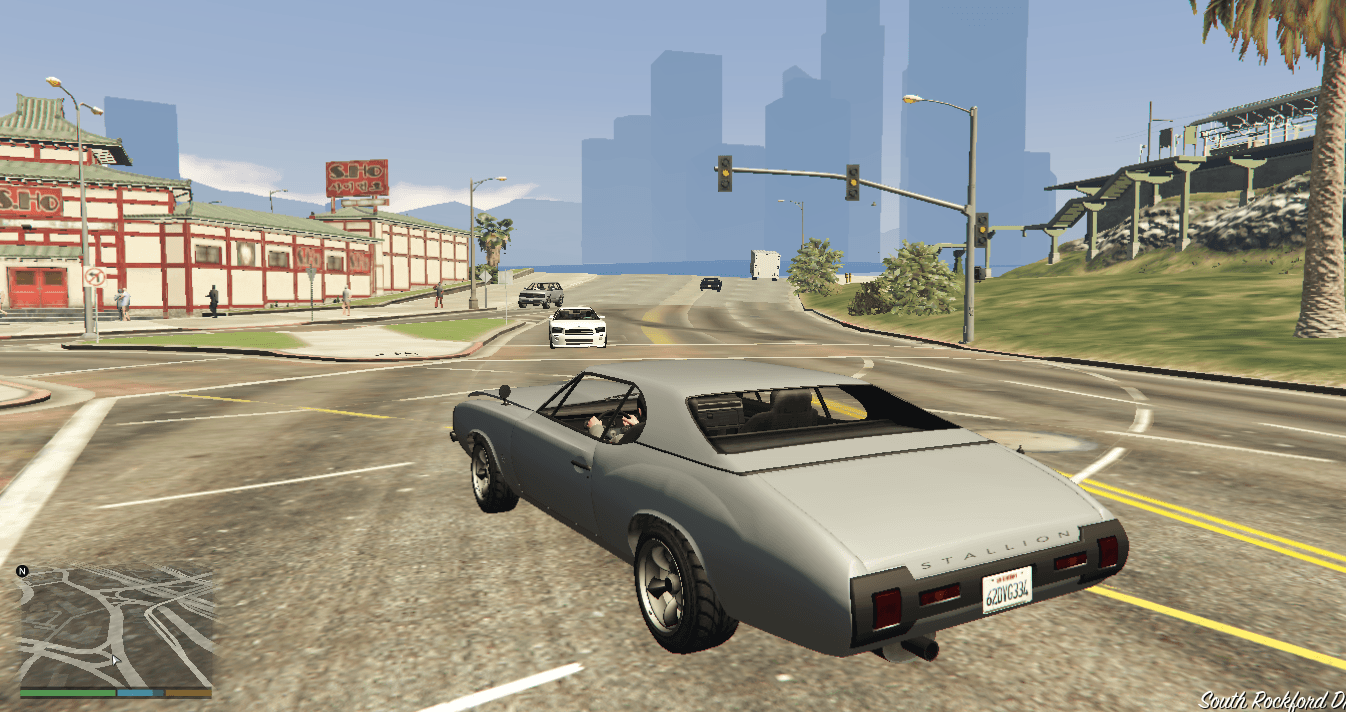Click the north compass marker on the minimap
This screenshot has height=712, width=1346.
click(23, 572)
